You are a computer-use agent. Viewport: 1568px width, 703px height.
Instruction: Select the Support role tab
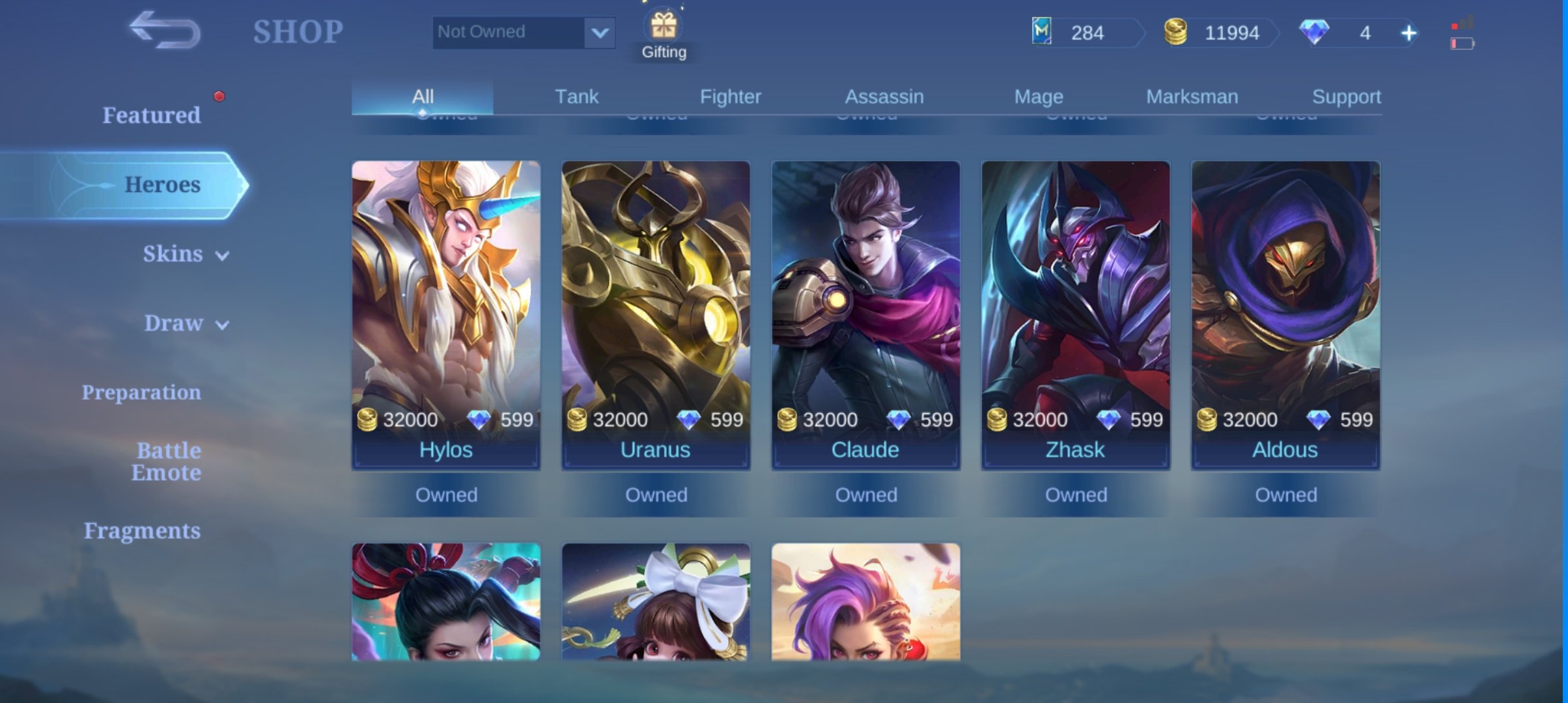pos(1346,96)
